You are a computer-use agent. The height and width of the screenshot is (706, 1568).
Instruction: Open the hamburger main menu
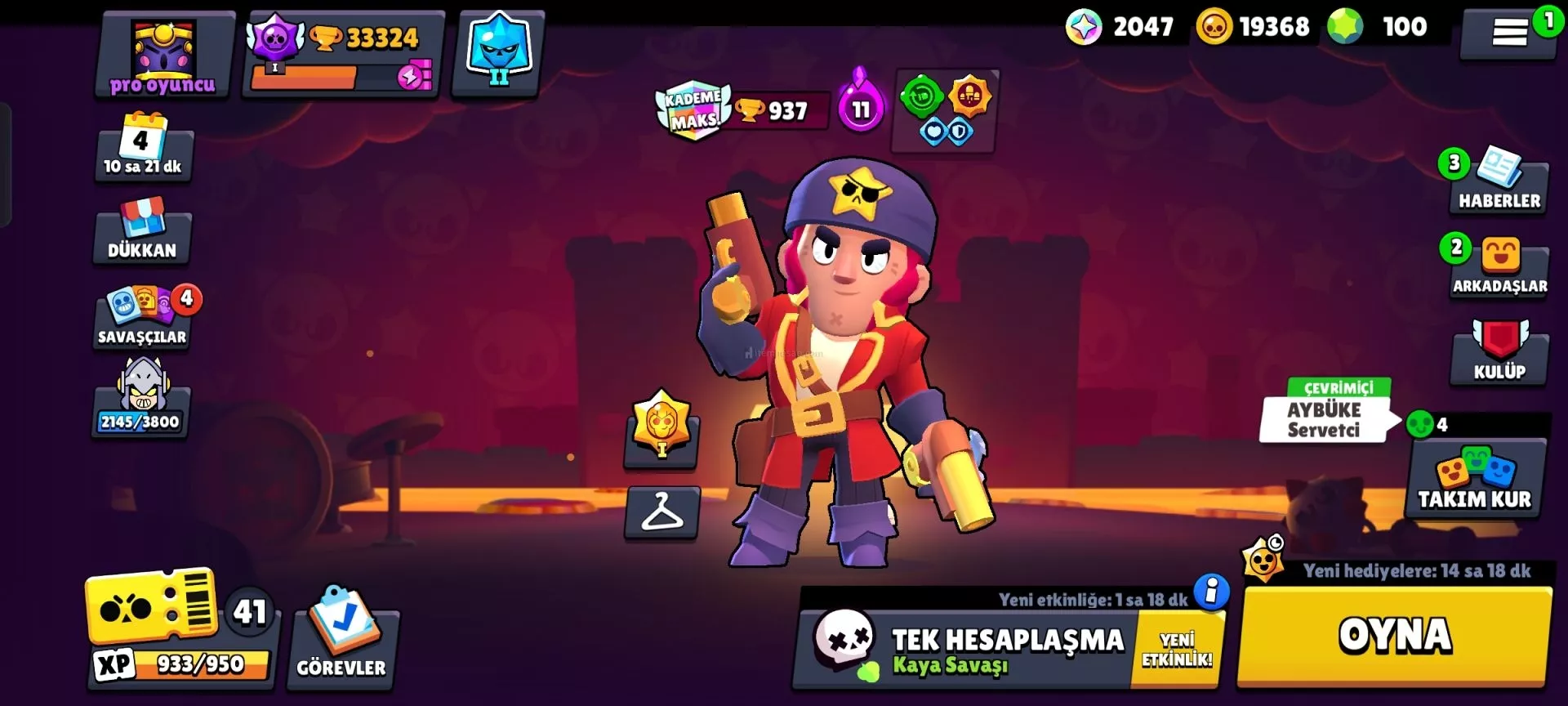click(1508, 33)
